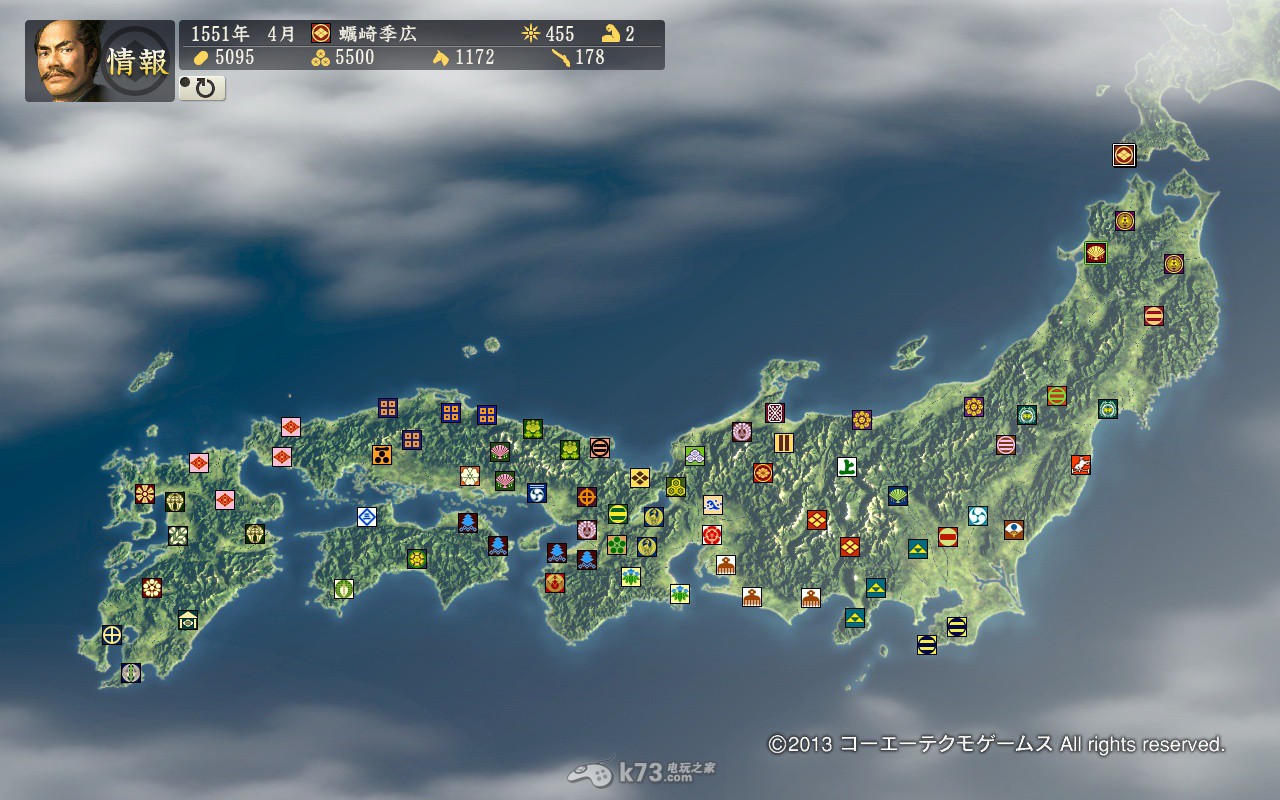Select the blue tomoe swirl crest in eastern Honshu
Viewport: 1280px width, 800px height.
pos(977,515)
